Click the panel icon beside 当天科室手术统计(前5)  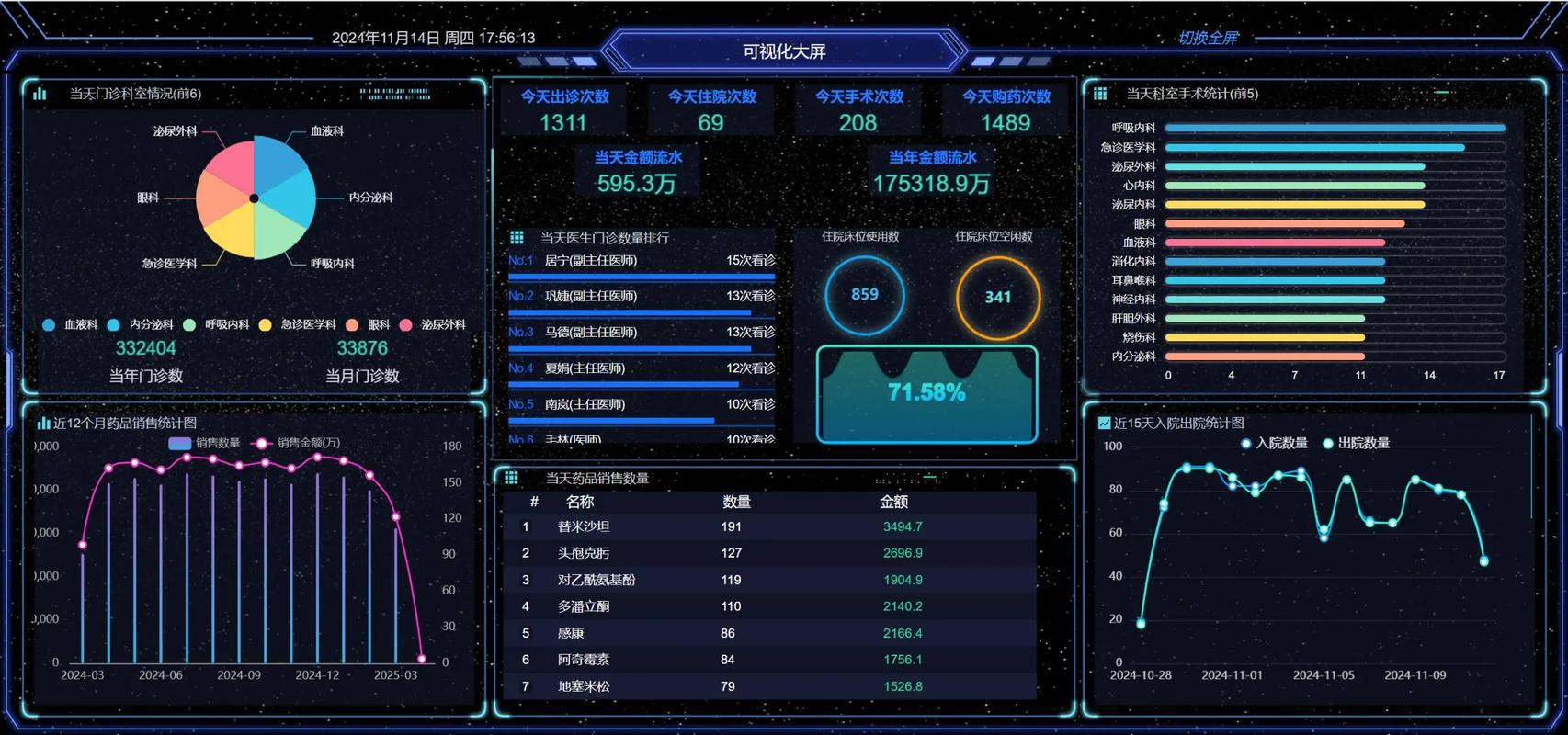[x=1099, y=94]
